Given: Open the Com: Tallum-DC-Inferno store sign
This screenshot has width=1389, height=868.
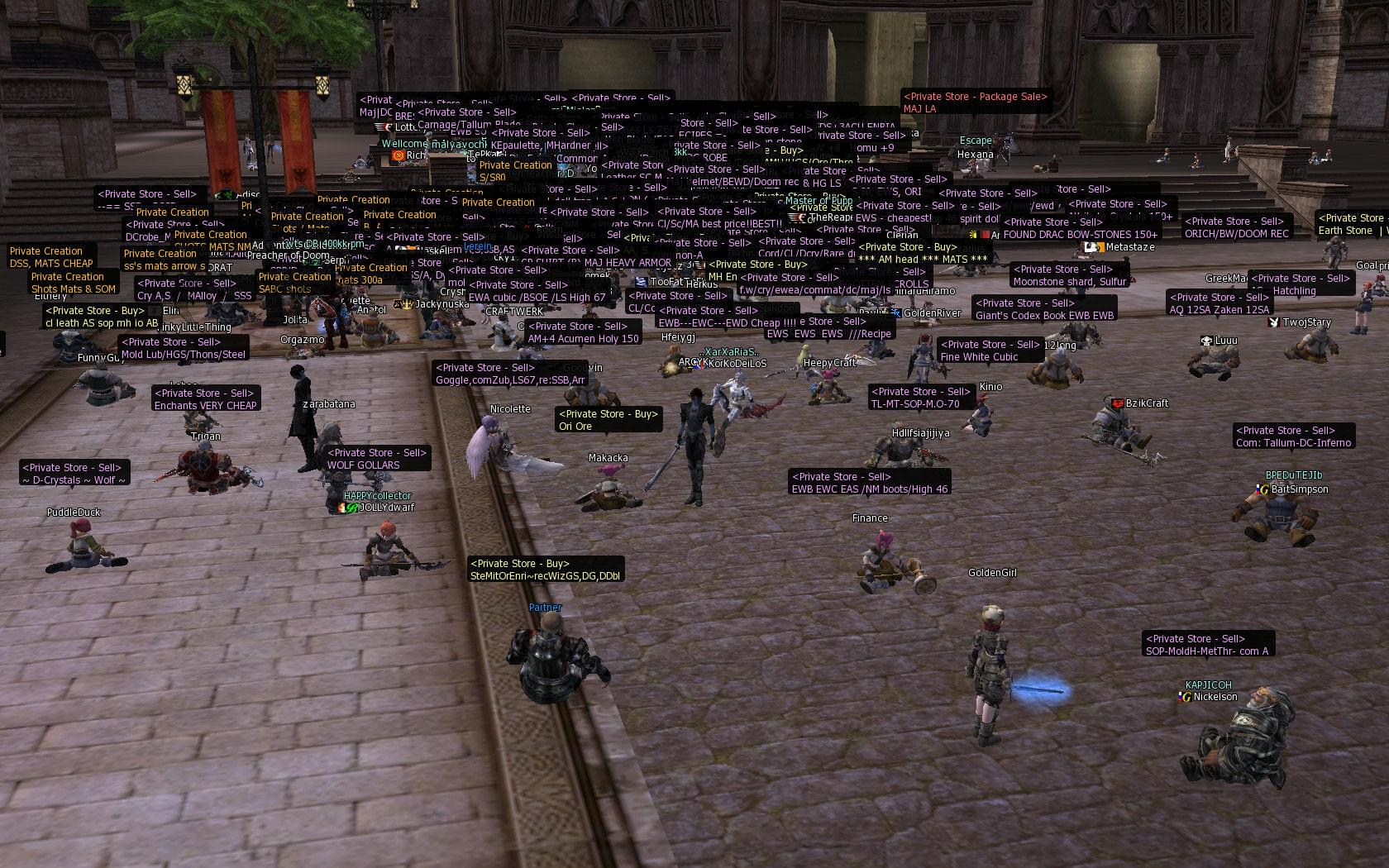Looking at the screenshot, I should click(x=1294, y=436).
